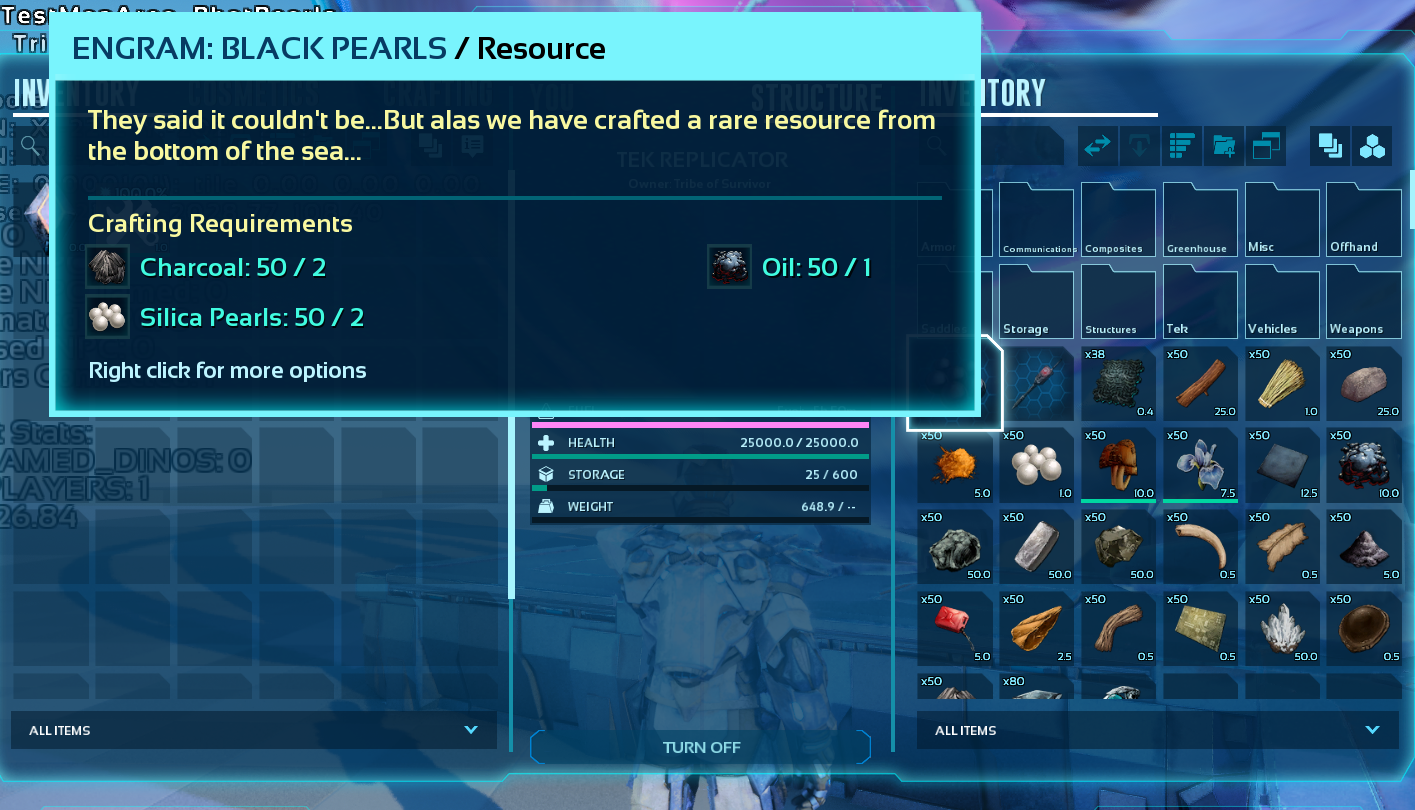This screenshot has height=810, width=1415.
Task: Select the metal ingot stack
Action: (1036, 547)
